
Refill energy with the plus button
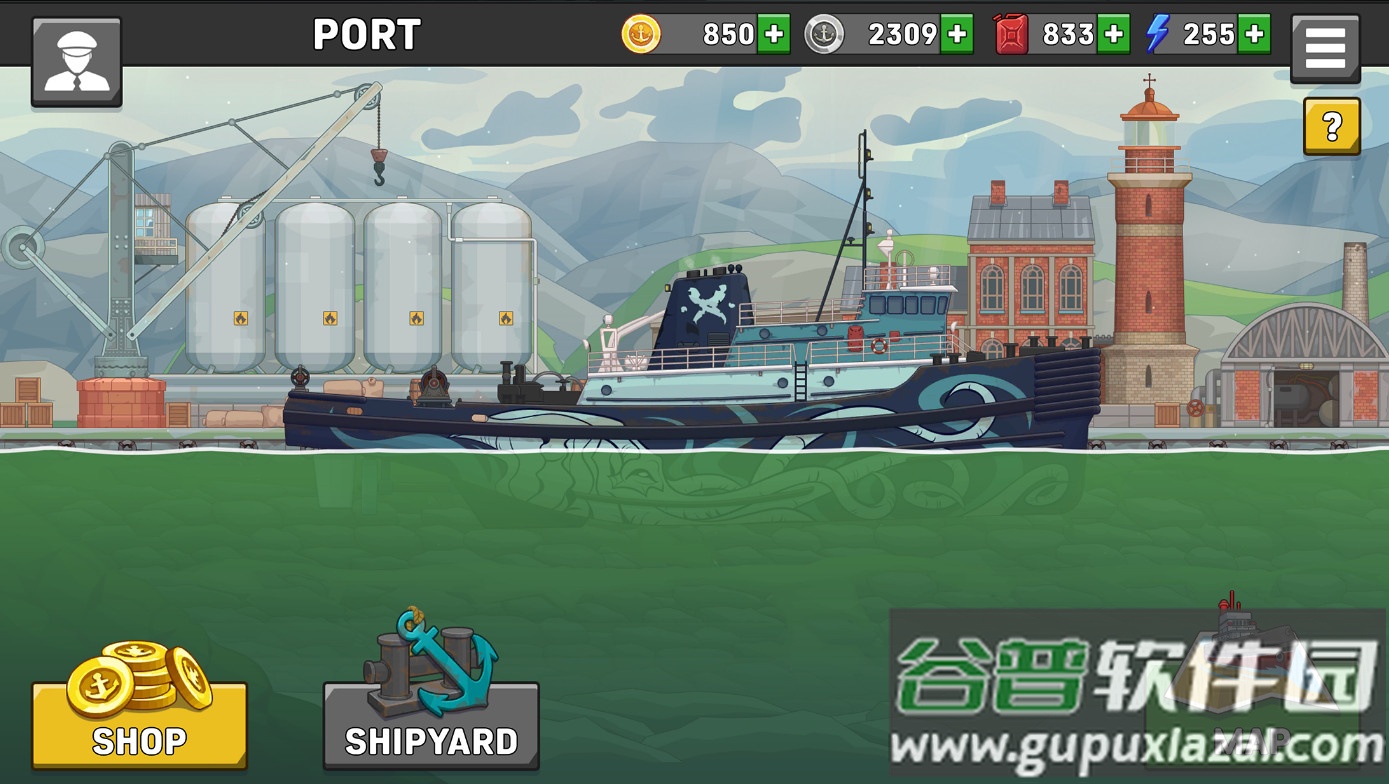click(1254, 34)
